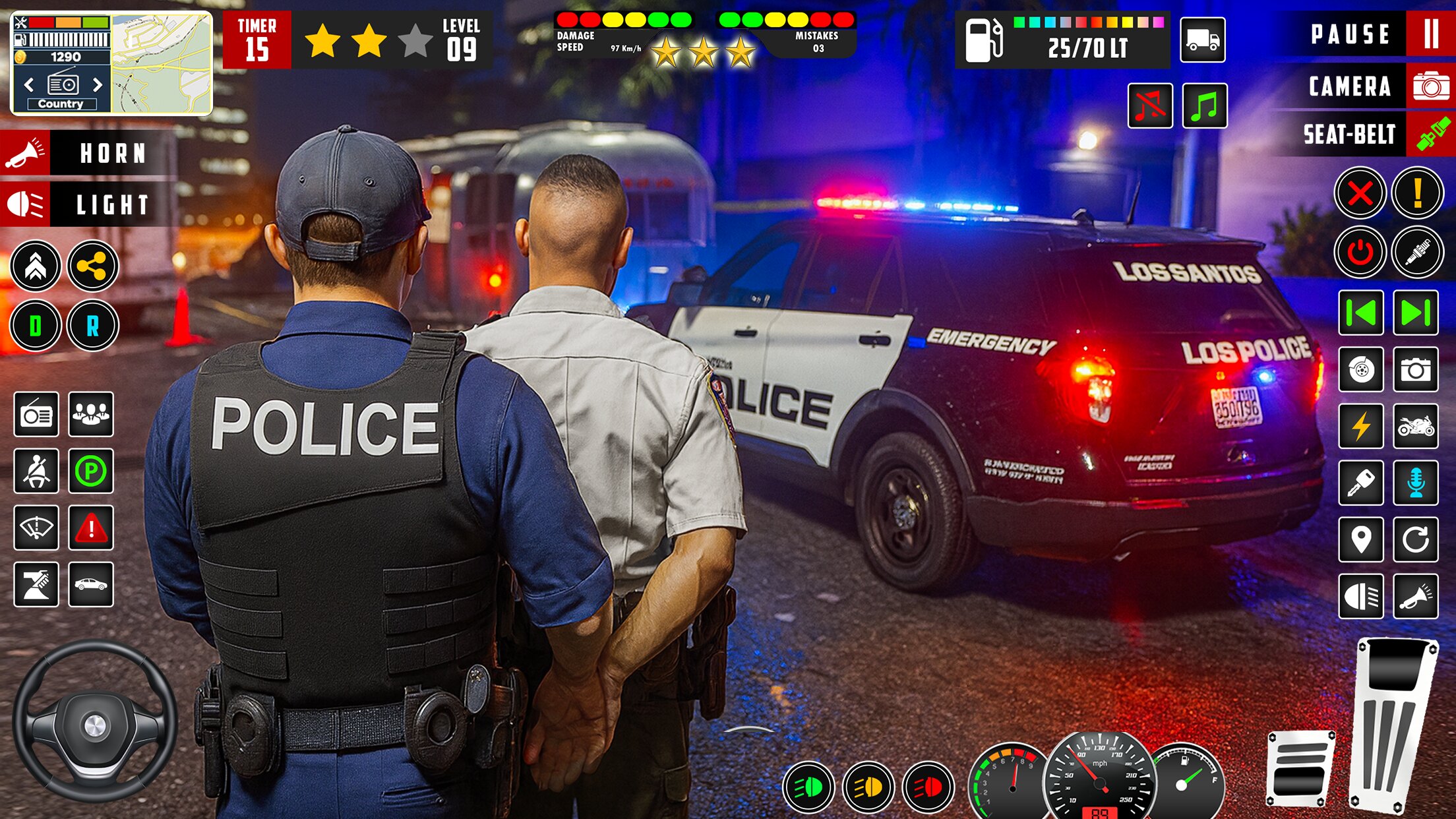1456x819 pixels.
Task: Select the motorcycle vehicle icon
Action: pyautogui.click(x=1415, y=426)
